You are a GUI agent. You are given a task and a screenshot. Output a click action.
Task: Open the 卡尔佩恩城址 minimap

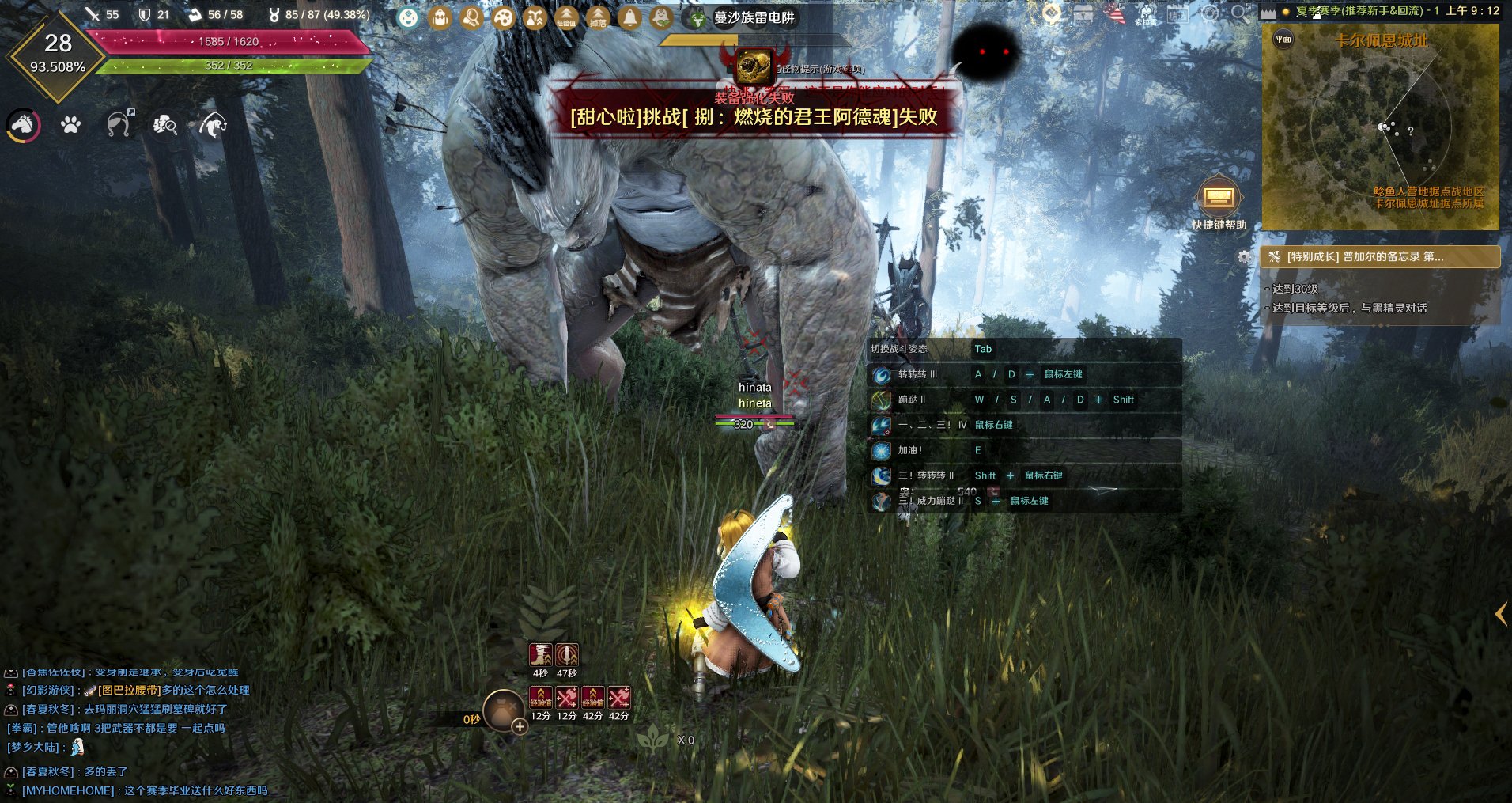coord(1380,127)
